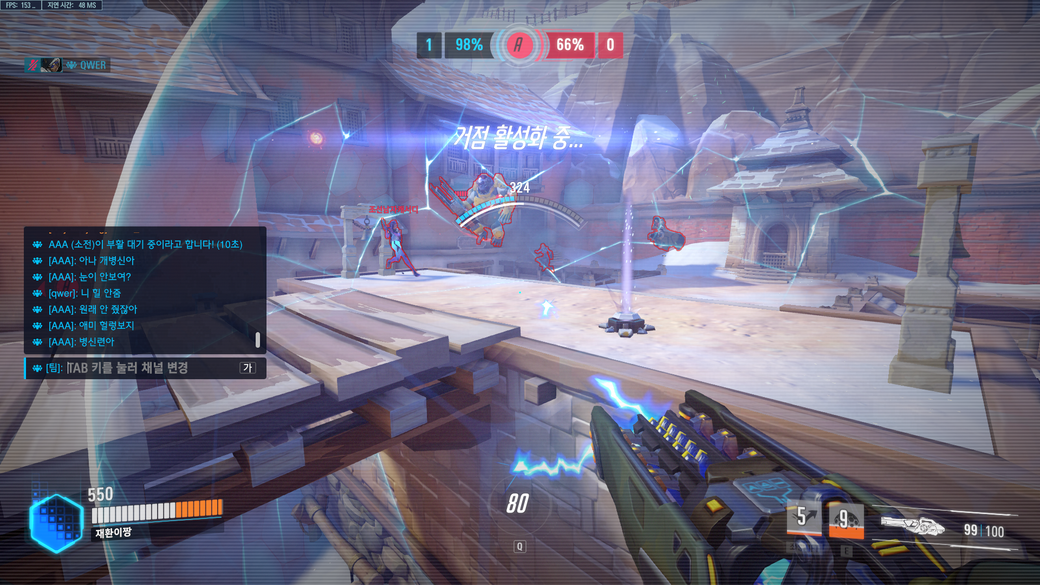Click the QWER teammate portrait
1040x585 pixels.
(x=51, y=65)
